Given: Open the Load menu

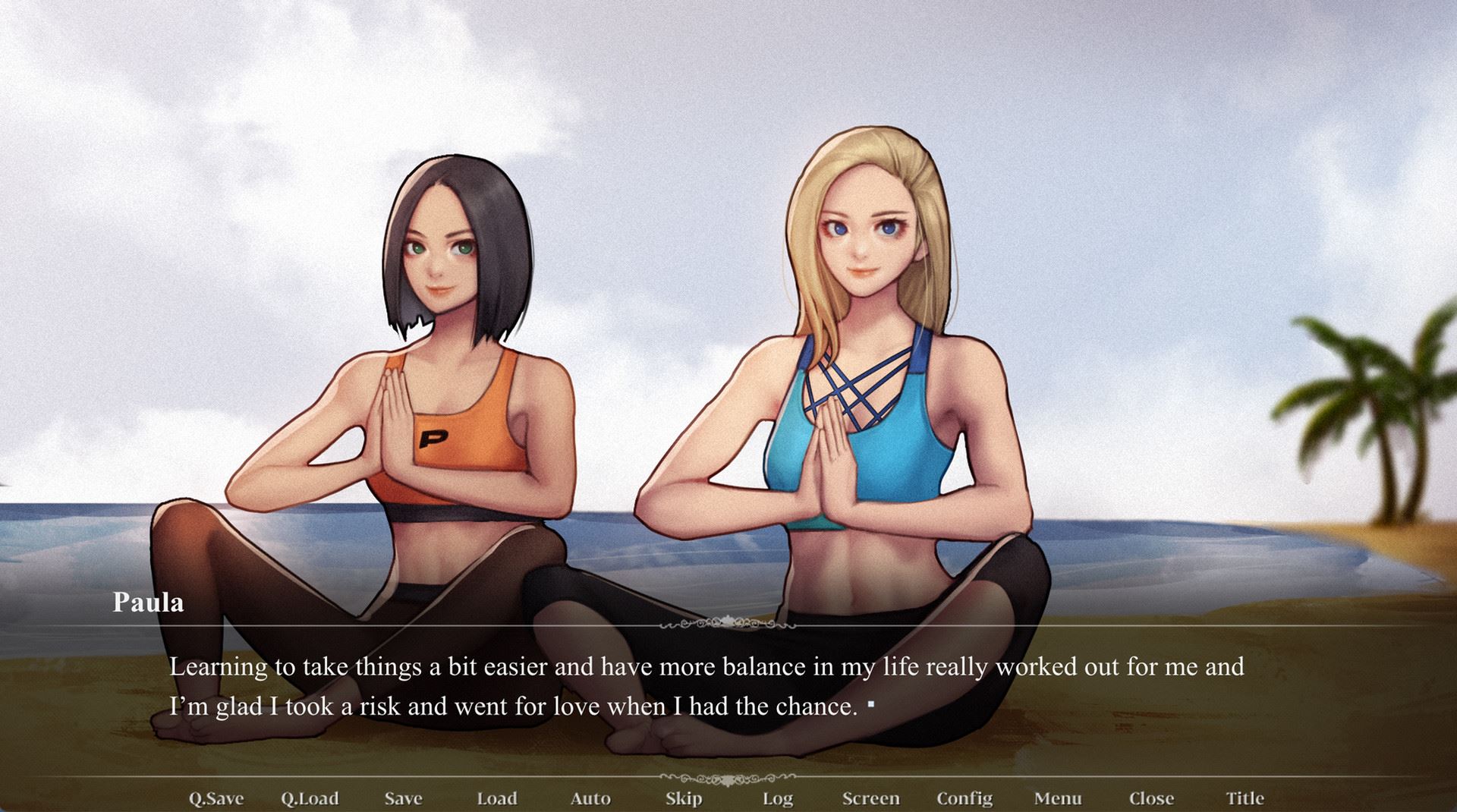Looking at the screenshot, I should (497, 798).
